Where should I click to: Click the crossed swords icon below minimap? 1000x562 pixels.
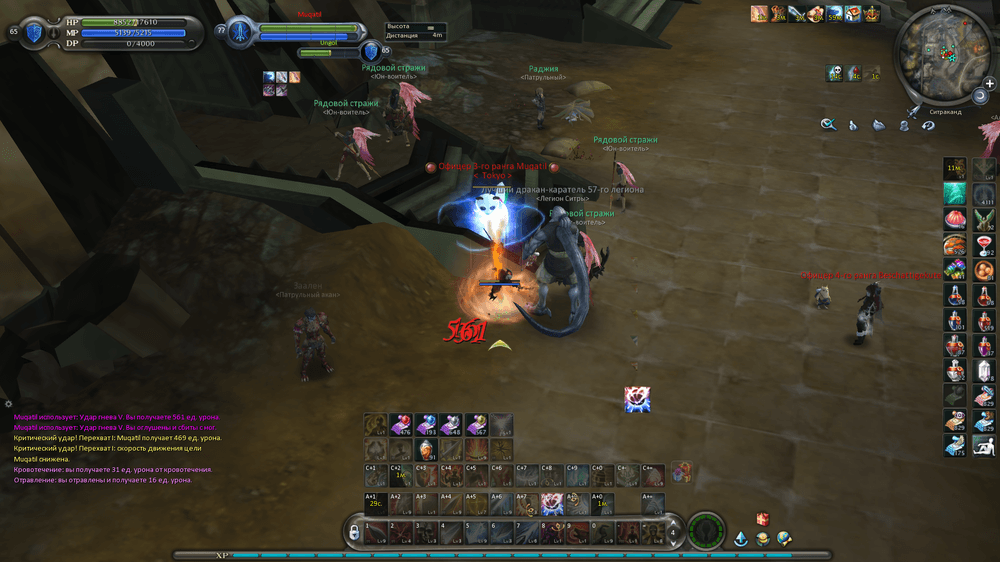tap(913, 112)
